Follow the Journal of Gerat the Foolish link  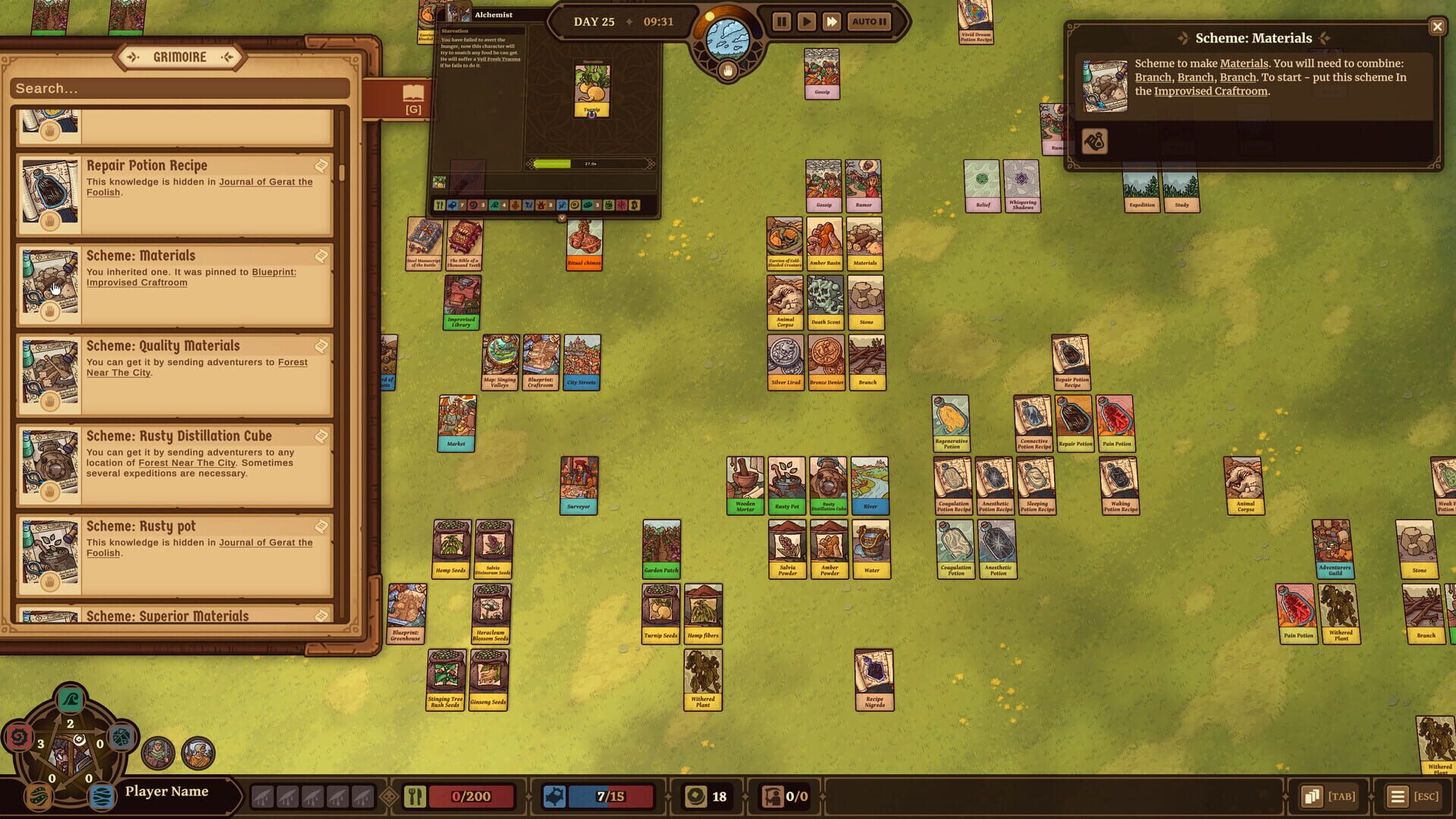pyautogui.click(x=265, y=182)
